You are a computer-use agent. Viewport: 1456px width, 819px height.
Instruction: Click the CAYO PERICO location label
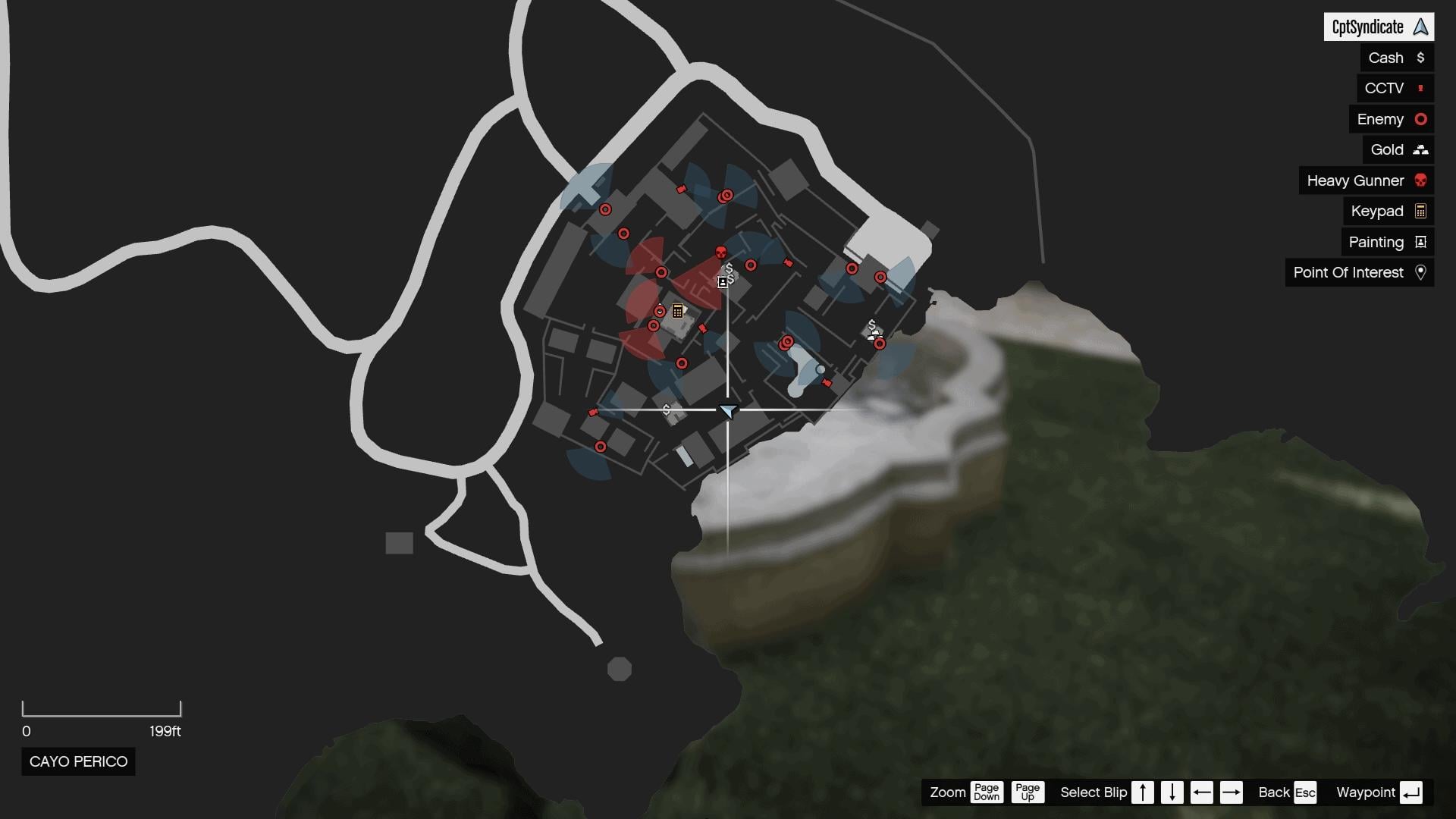(x=78, y=761)
